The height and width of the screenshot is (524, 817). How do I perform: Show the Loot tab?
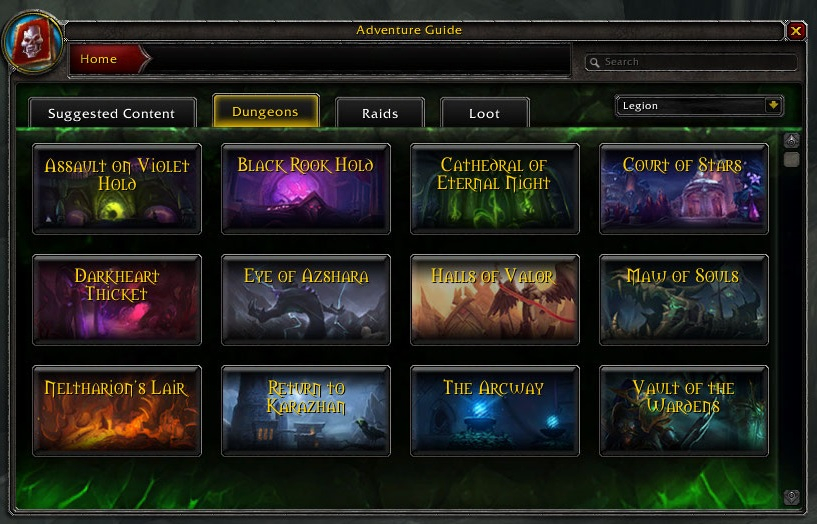(484, 114)
